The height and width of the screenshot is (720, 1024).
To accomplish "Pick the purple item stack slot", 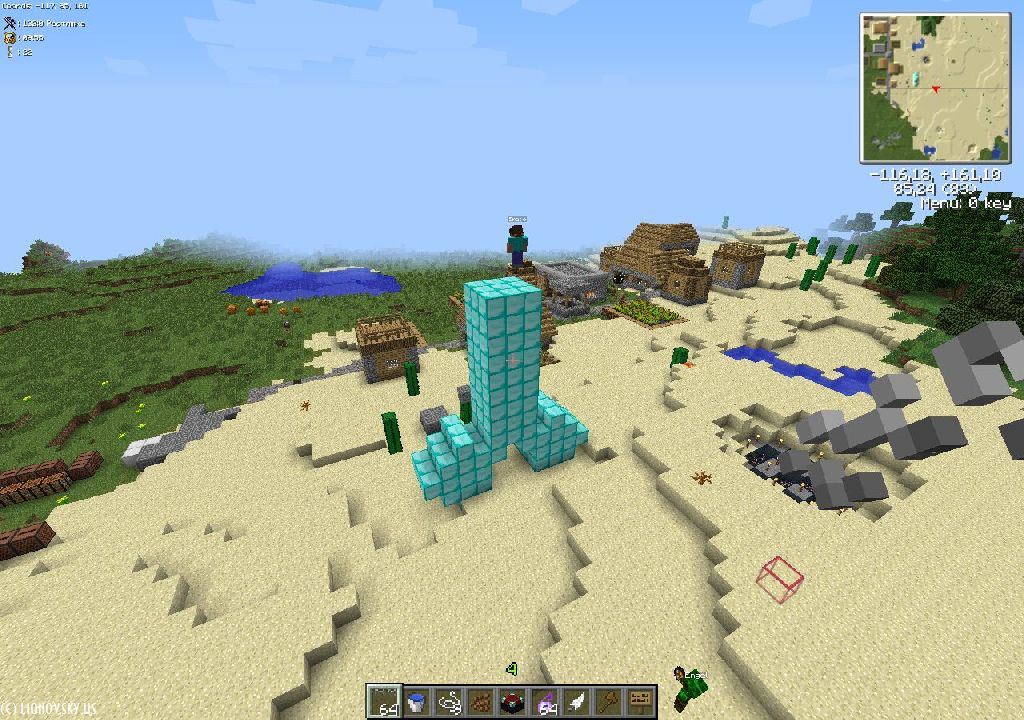I will click(545, 701).
